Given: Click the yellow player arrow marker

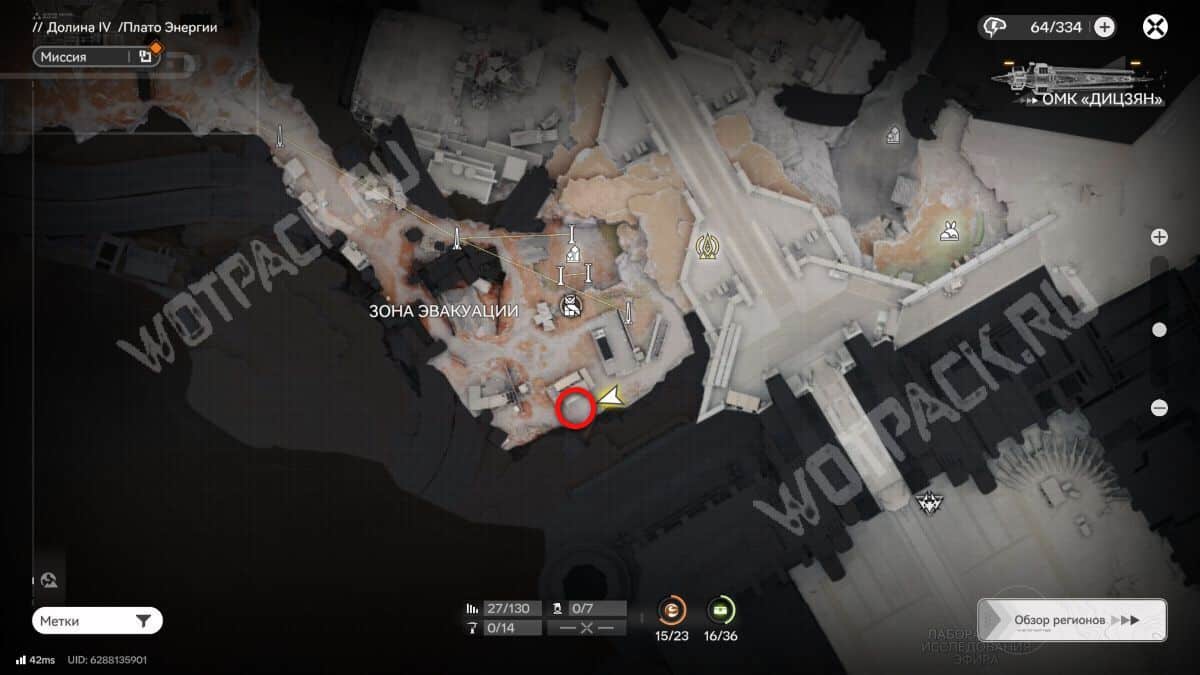Looking at the screenshot, I should click(x=609, y=397).
